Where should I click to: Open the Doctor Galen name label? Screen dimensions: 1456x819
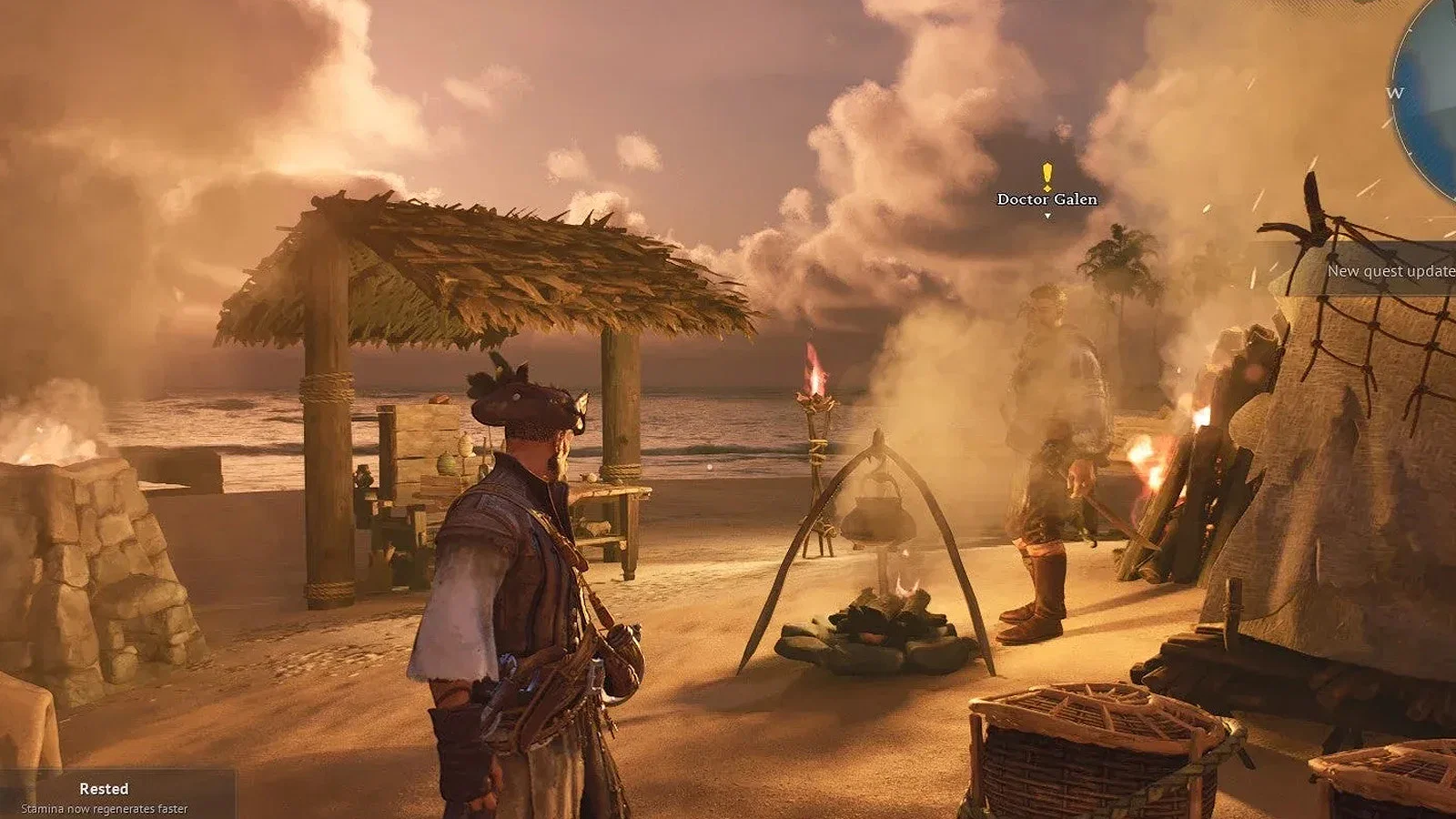pos(1046,198)
